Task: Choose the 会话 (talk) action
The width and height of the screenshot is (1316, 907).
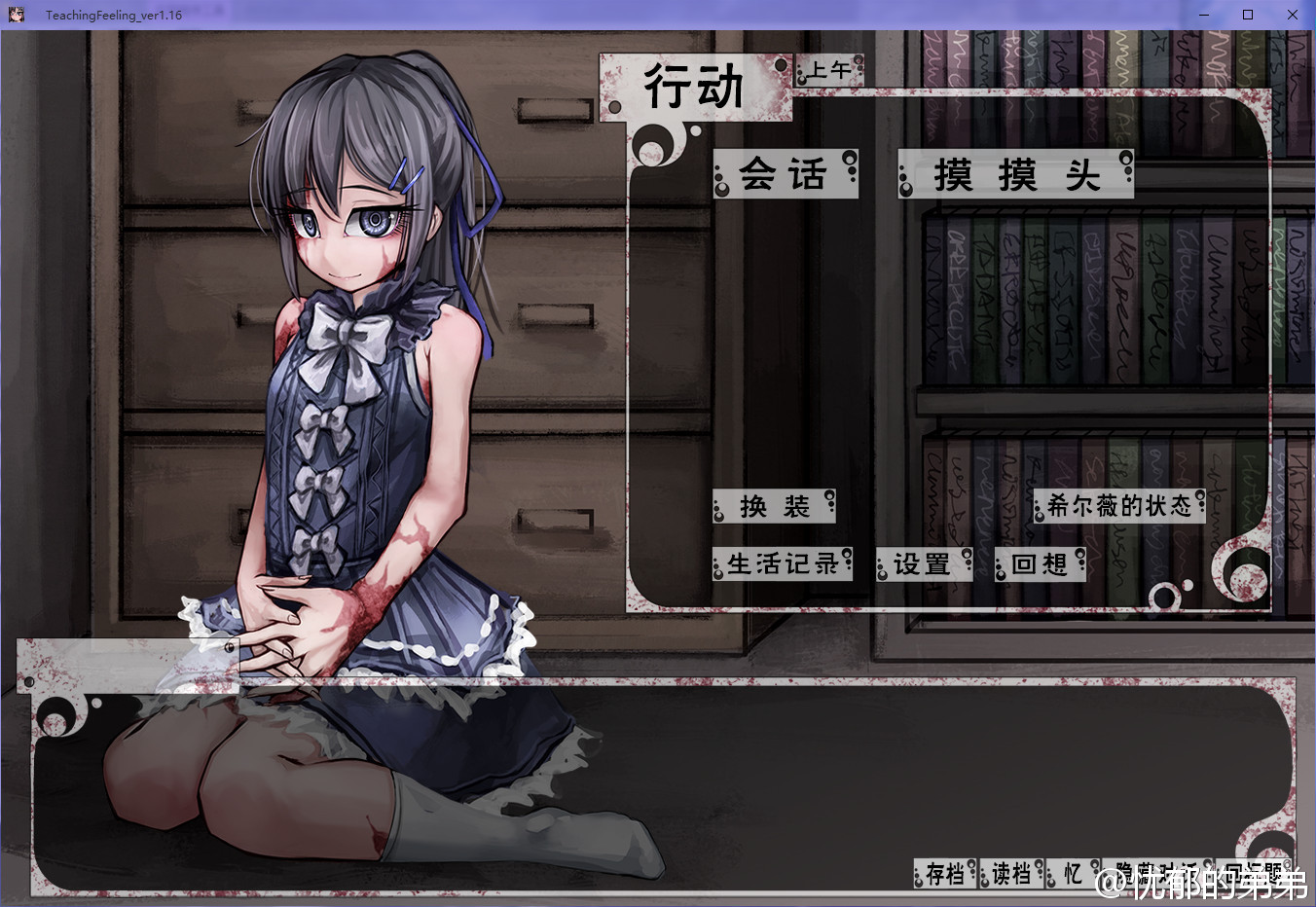Action: 785,175
